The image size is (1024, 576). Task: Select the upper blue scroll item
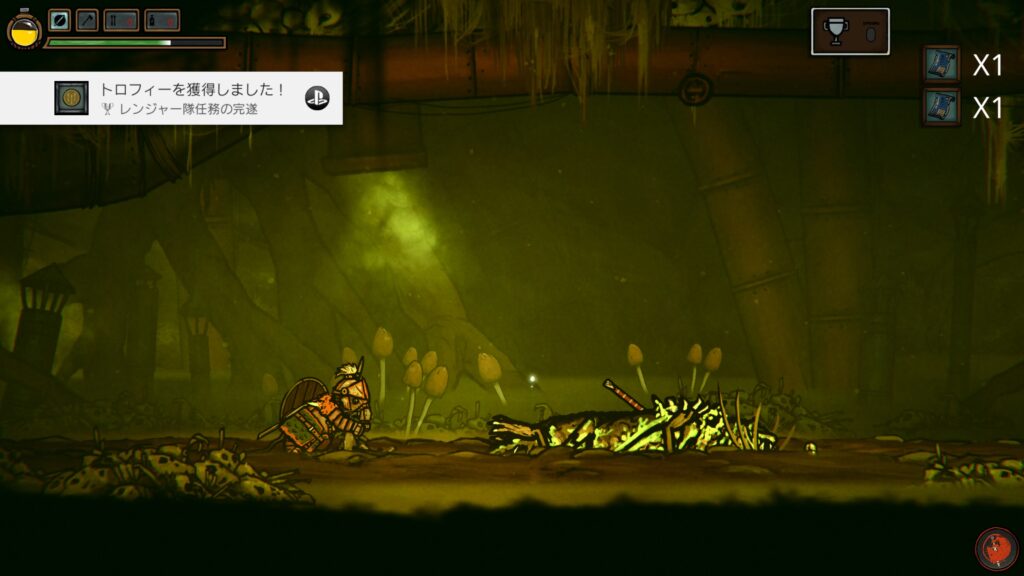click(941, 65)
